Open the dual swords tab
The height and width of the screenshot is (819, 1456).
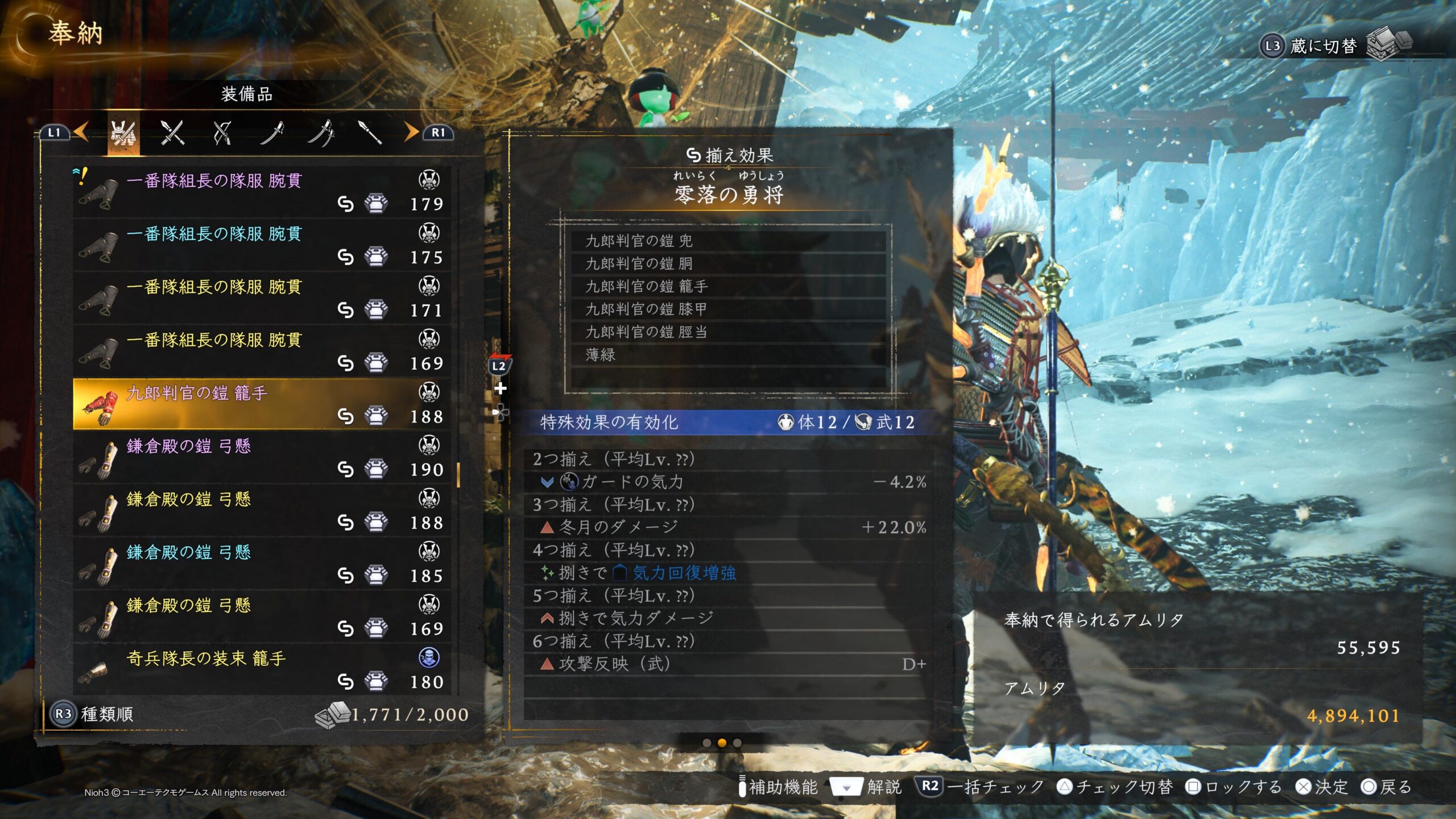321,134
